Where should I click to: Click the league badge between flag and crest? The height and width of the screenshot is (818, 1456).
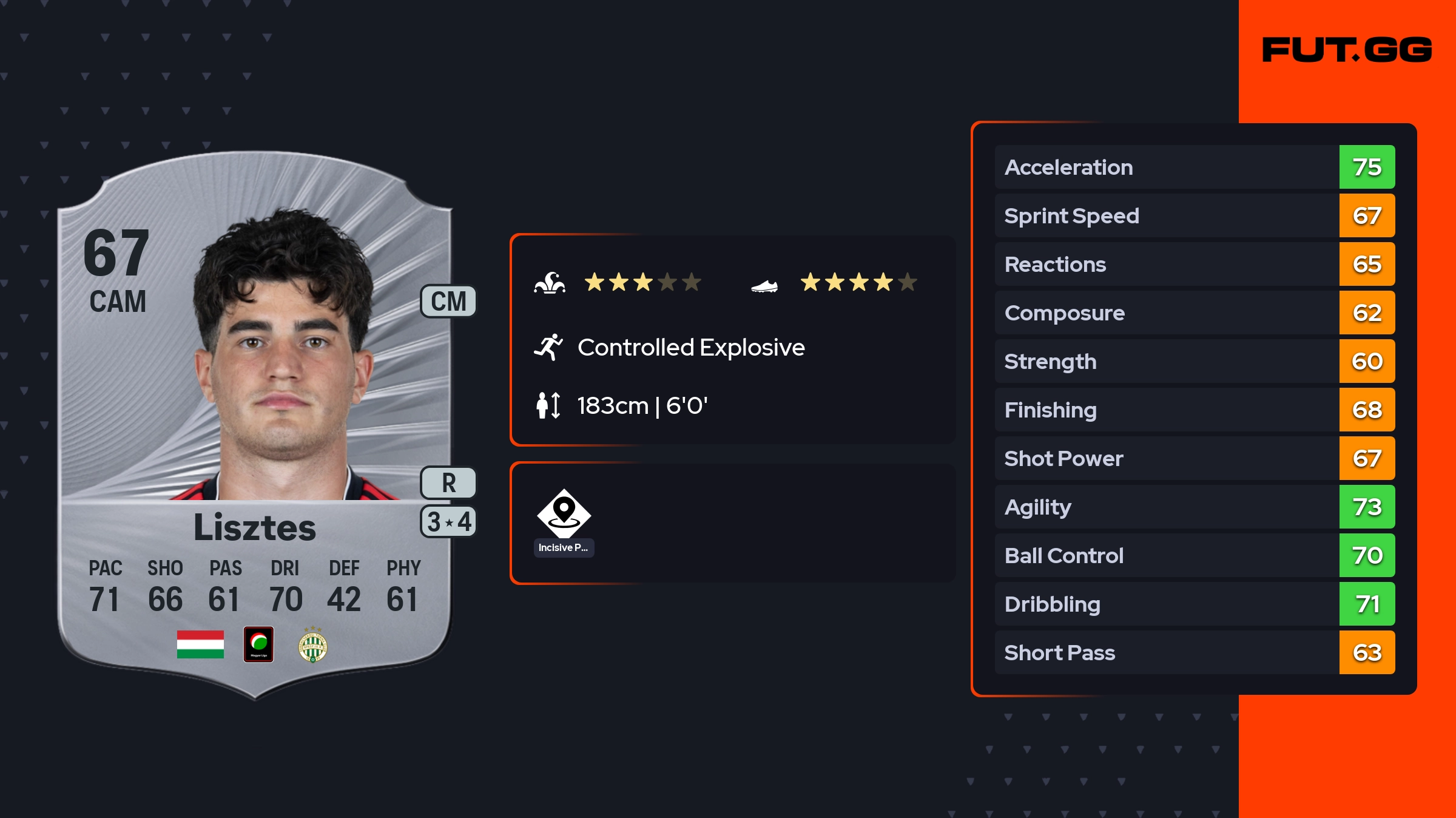pyautogui.click(x=258, y=644)
